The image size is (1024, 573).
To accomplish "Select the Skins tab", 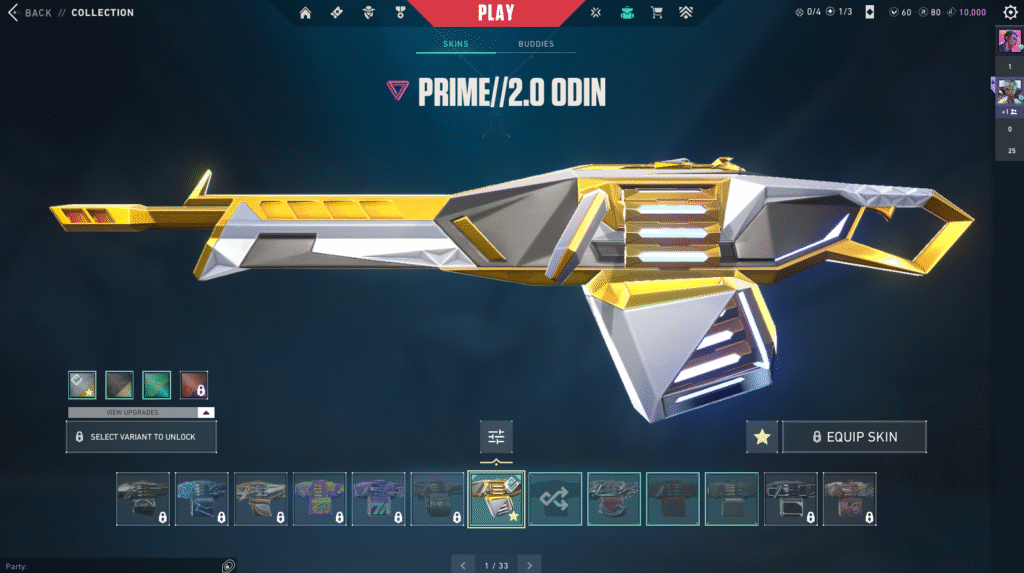I will (456, 45).
